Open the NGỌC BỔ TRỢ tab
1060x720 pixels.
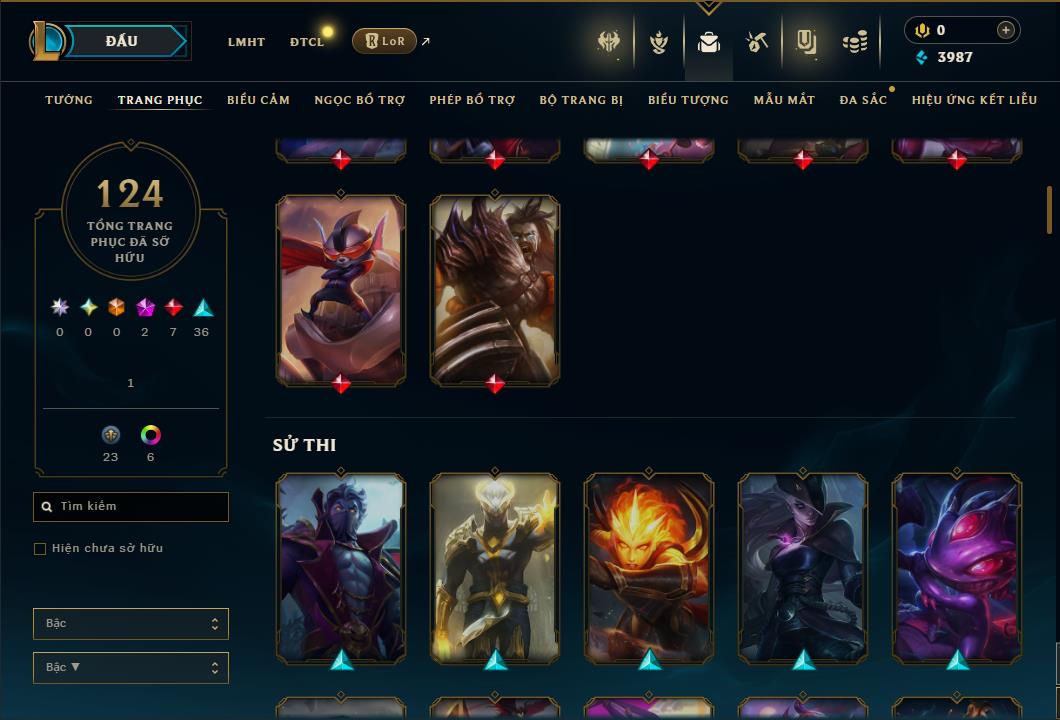click(x=360, y=100)
